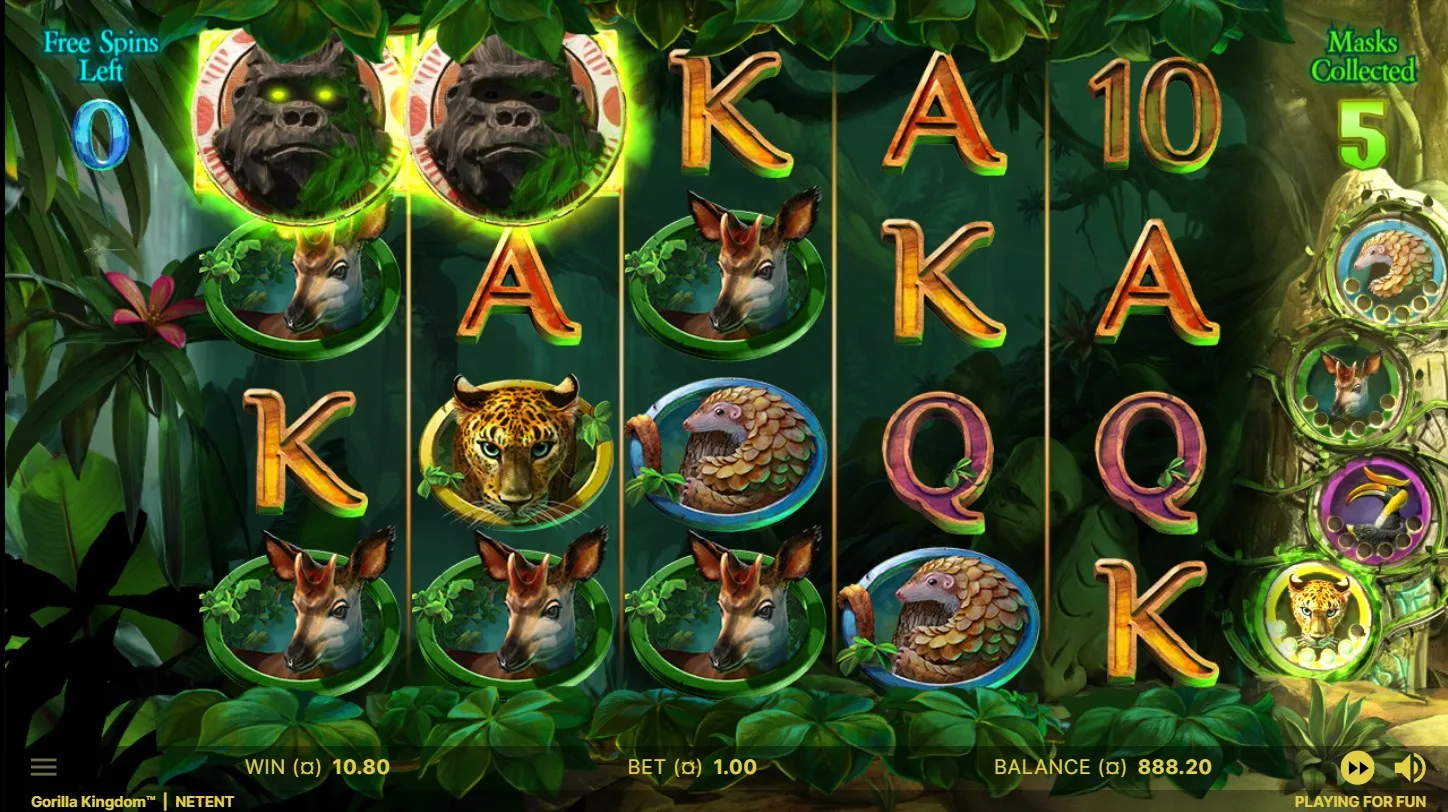This screenshot has height=812, width=1448.
Task: Open the hamburger game menu
Action: (44, 768)
